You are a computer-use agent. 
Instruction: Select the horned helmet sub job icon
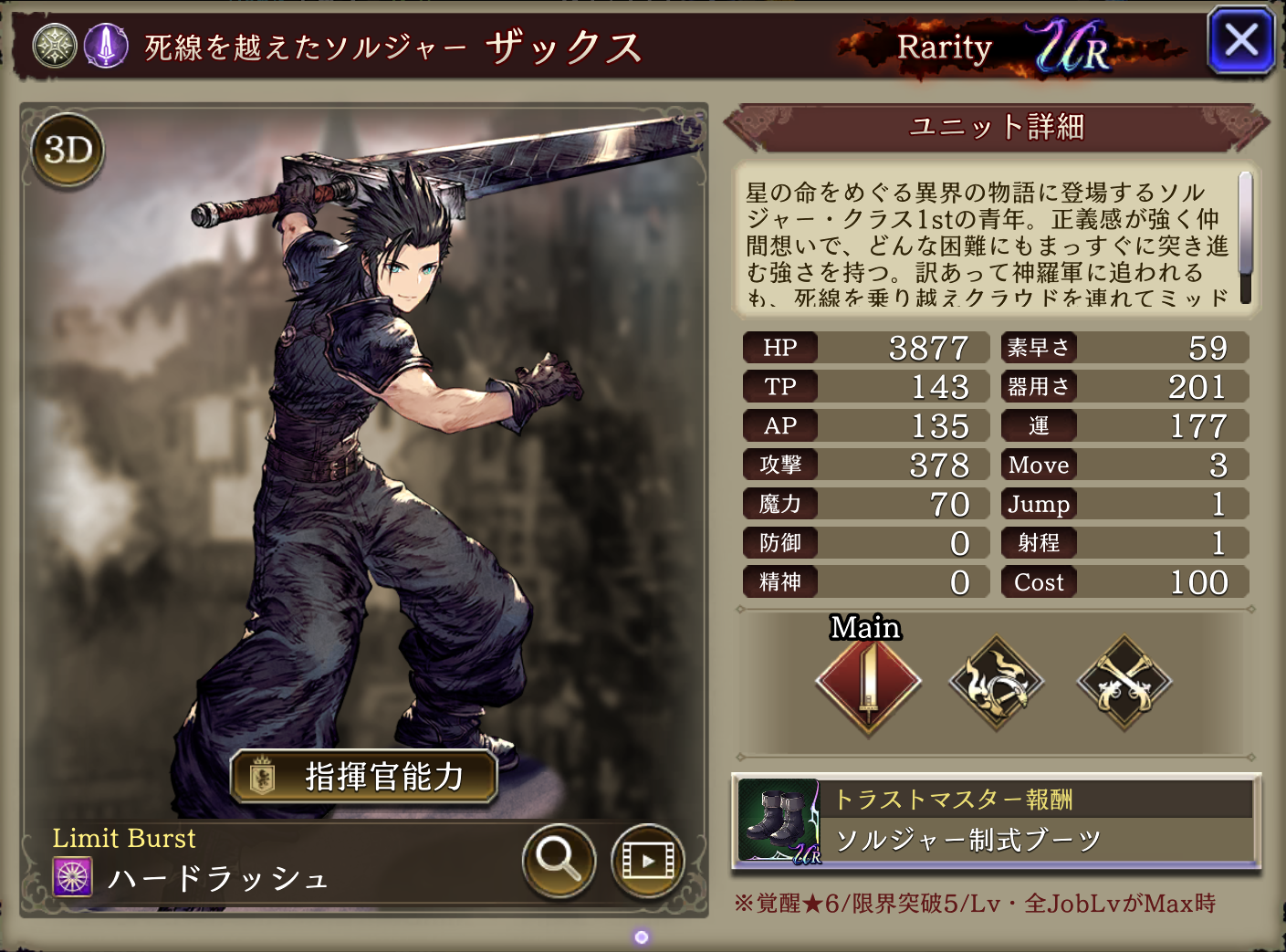996,683
